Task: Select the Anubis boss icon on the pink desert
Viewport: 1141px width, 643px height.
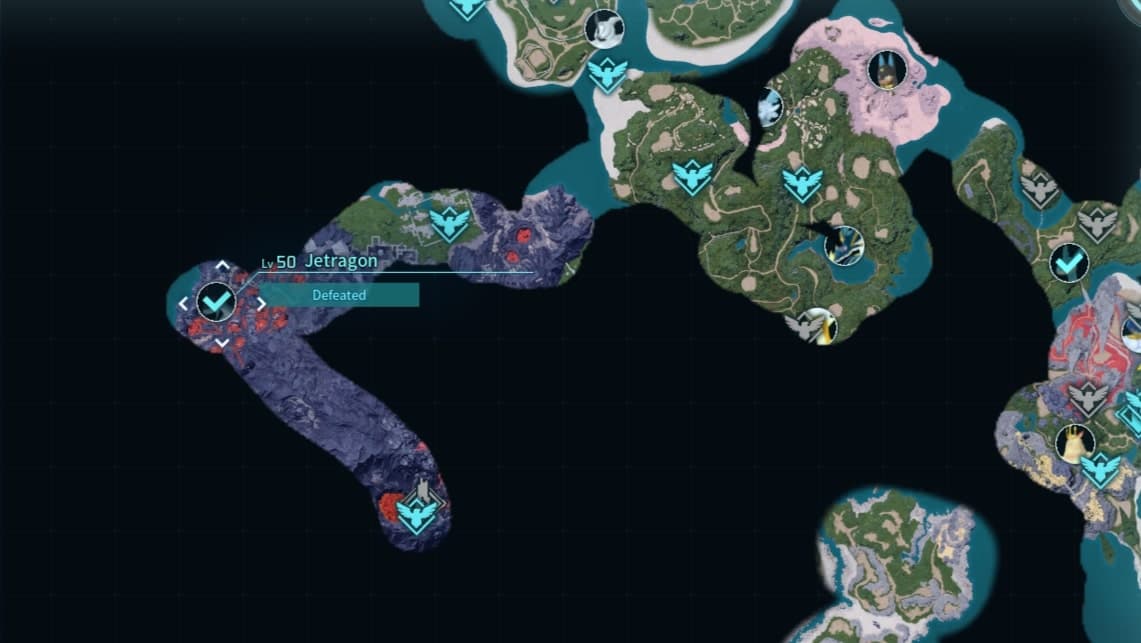Action: 887,70
